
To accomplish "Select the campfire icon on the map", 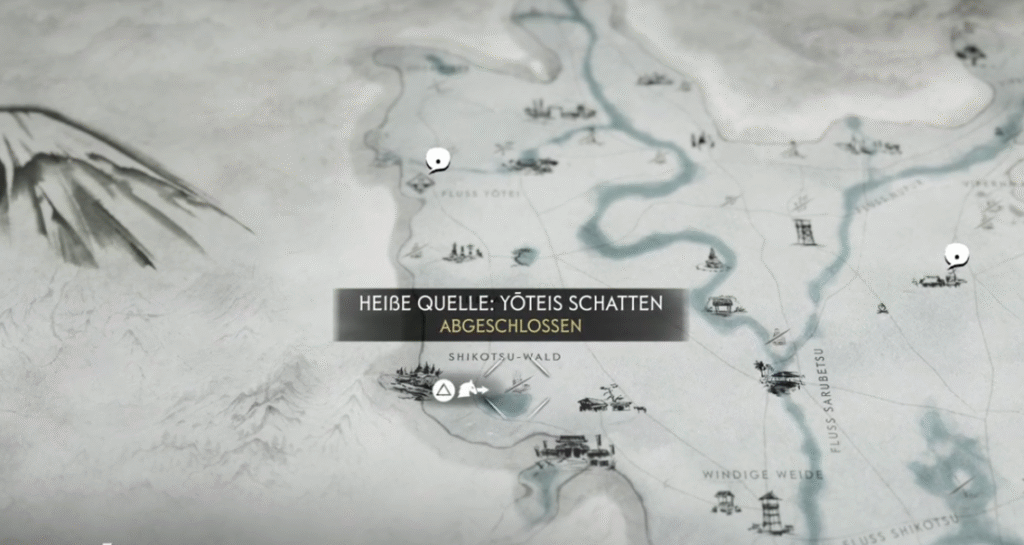I will click(883, 308).
